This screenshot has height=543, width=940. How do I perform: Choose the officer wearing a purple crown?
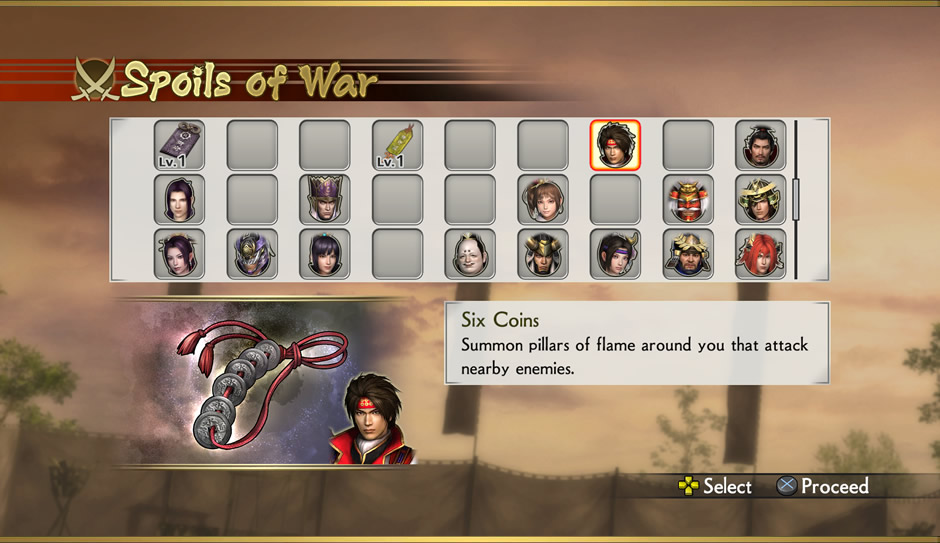click(x=325, y=200)
